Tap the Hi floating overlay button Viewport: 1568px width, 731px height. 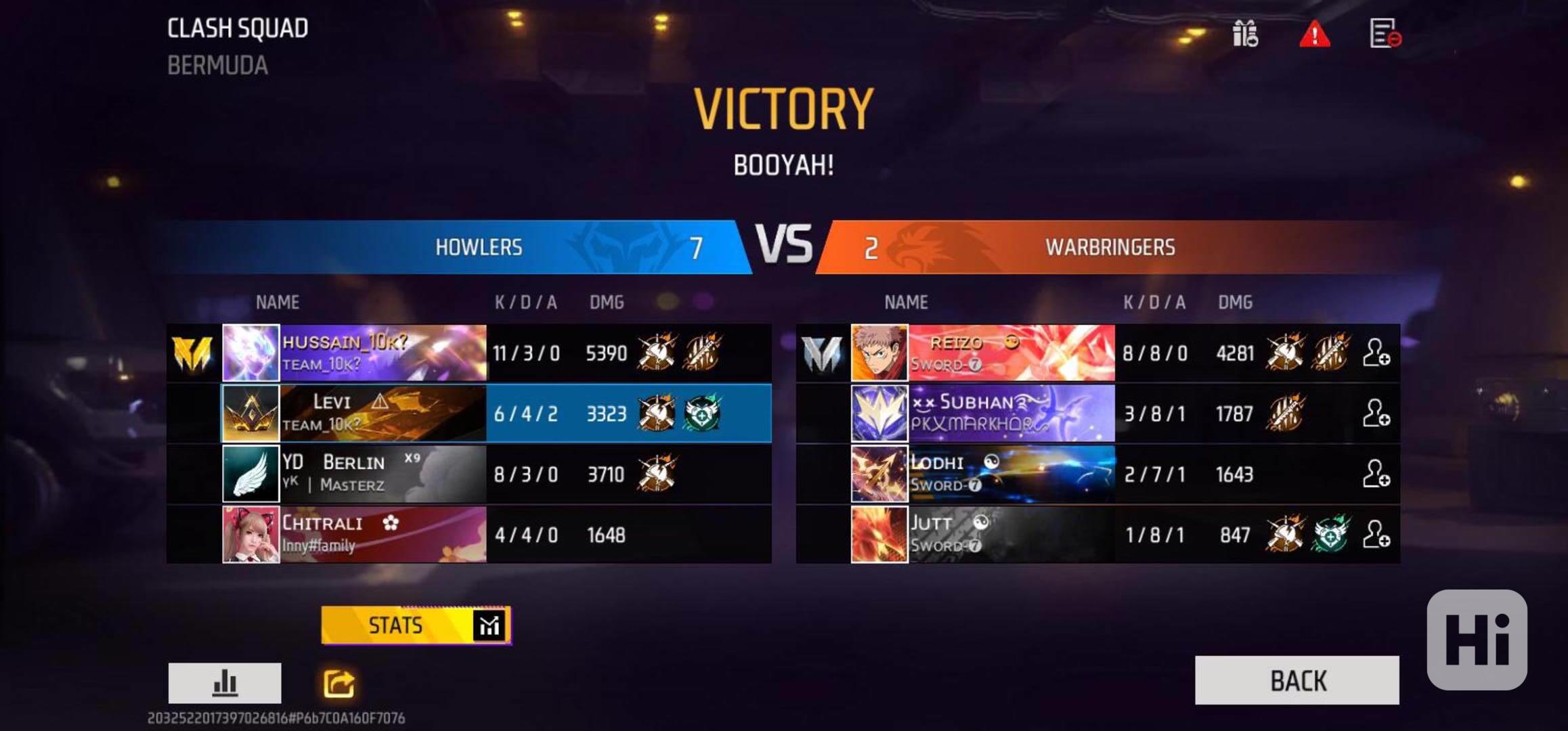point(1477,640)
